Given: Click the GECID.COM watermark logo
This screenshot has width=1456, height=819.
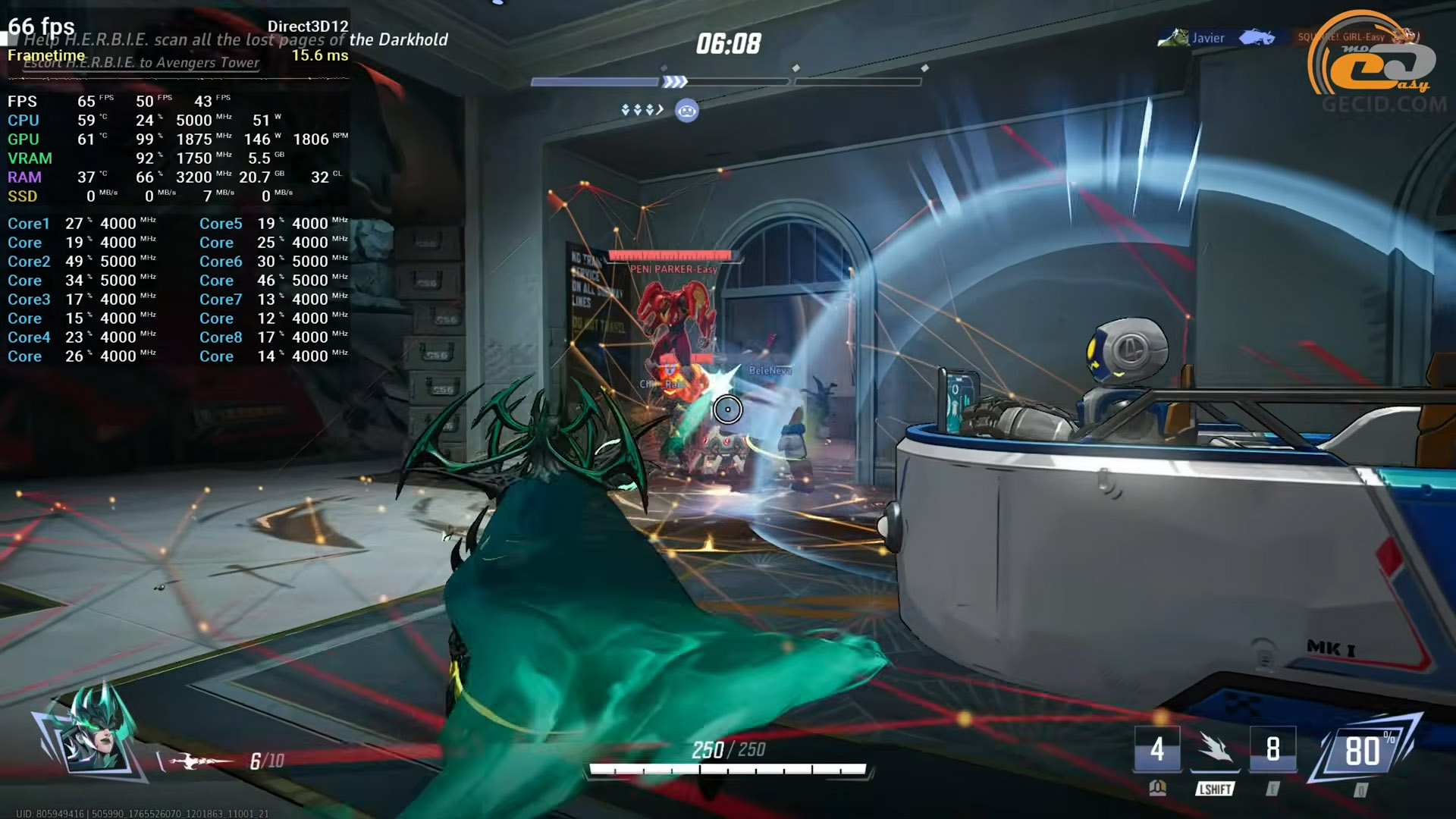Looking at the screenshot, I should (x=1382, y=68).
